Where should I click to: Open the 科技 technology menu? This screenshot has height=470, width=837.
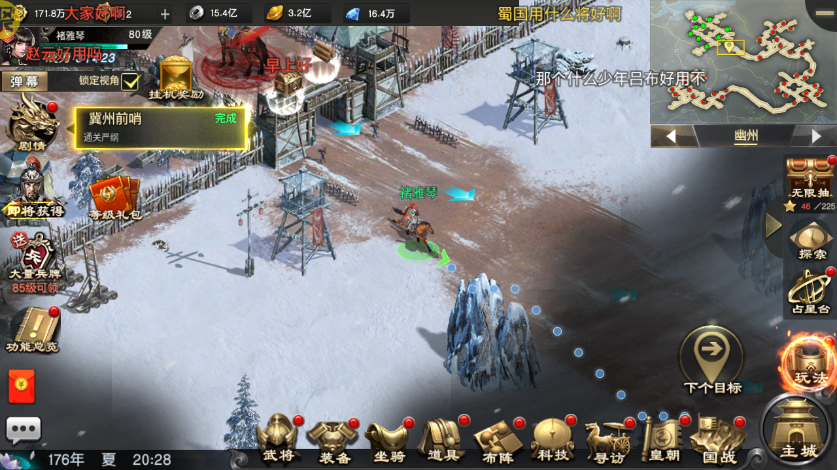click(x=549, y=436)
